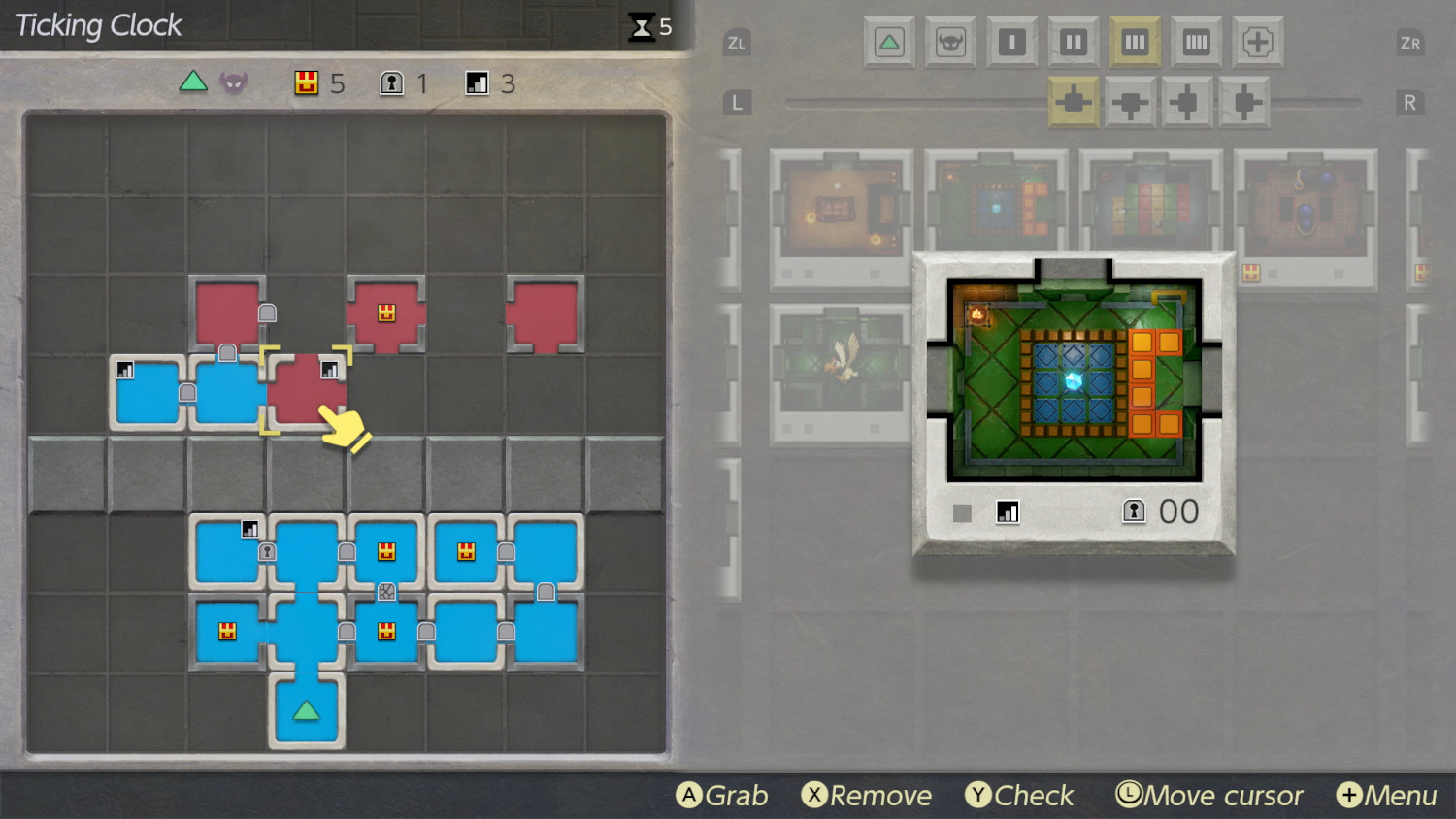The height and width of the screenshot is (819, 1456).
Task: Toggle the highlighted top-door layout filter
Action: 1073,101
